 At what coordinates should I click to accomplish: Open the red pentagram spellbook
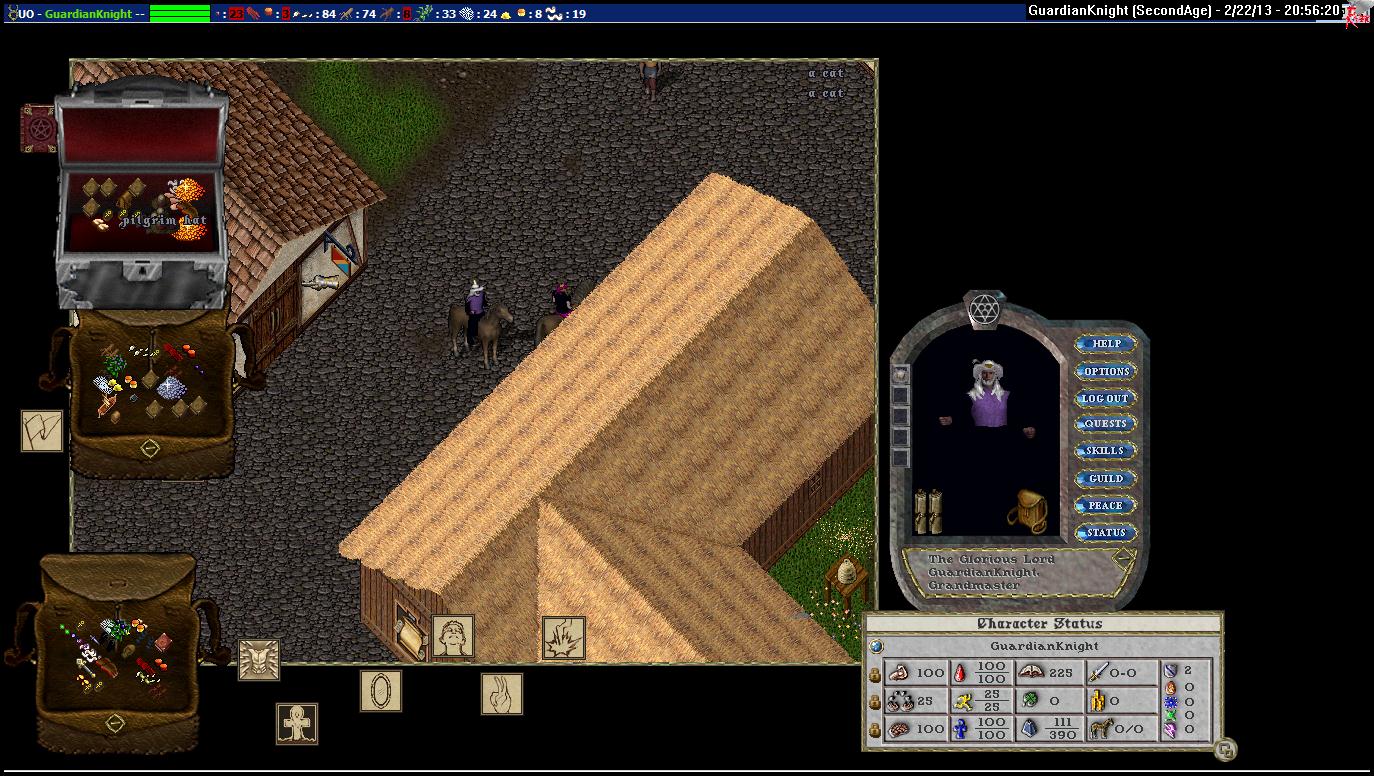[38, 128]
